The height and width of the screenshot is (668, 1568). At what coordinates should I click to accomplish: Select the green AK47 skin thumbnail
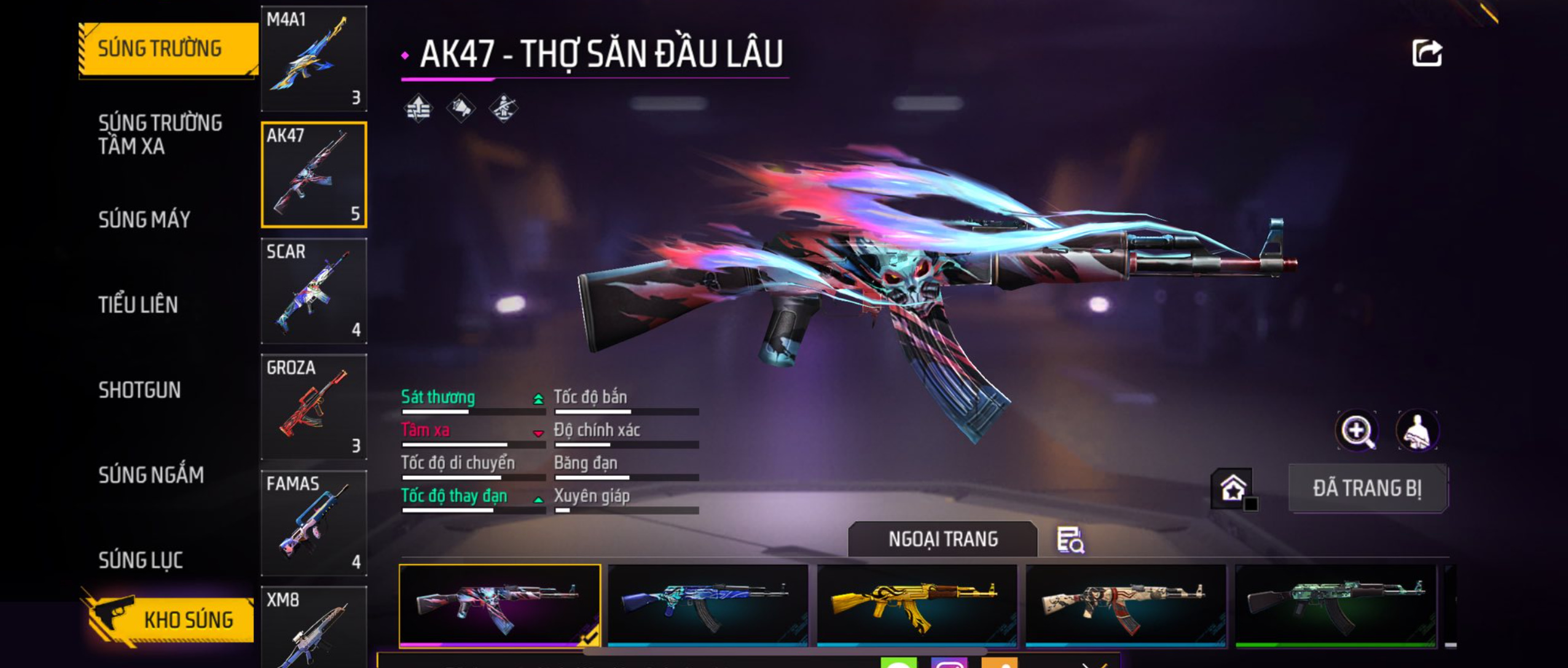(x=1336, y=605)
